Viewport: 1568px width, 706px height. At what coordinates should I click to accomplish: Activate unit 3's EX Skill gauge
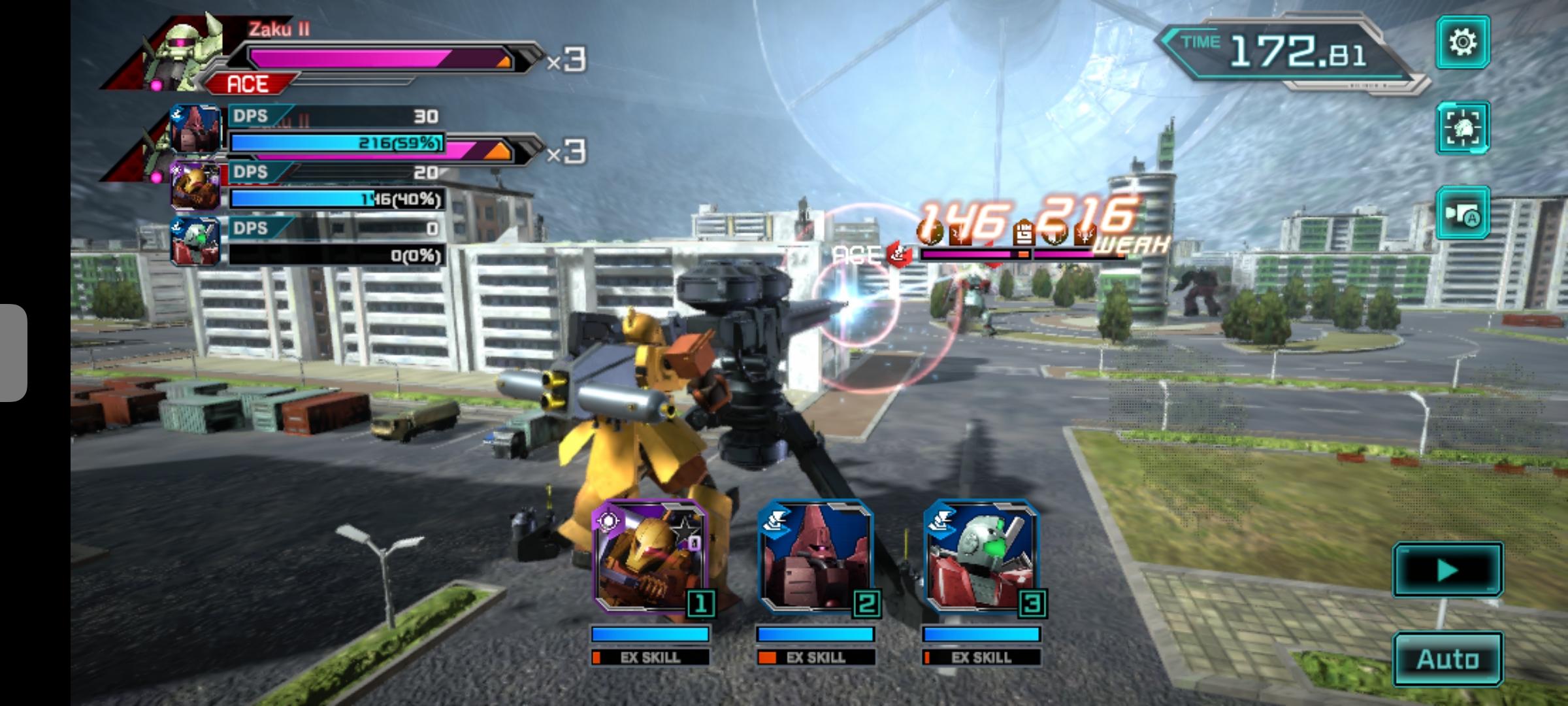tap(981, 657)
